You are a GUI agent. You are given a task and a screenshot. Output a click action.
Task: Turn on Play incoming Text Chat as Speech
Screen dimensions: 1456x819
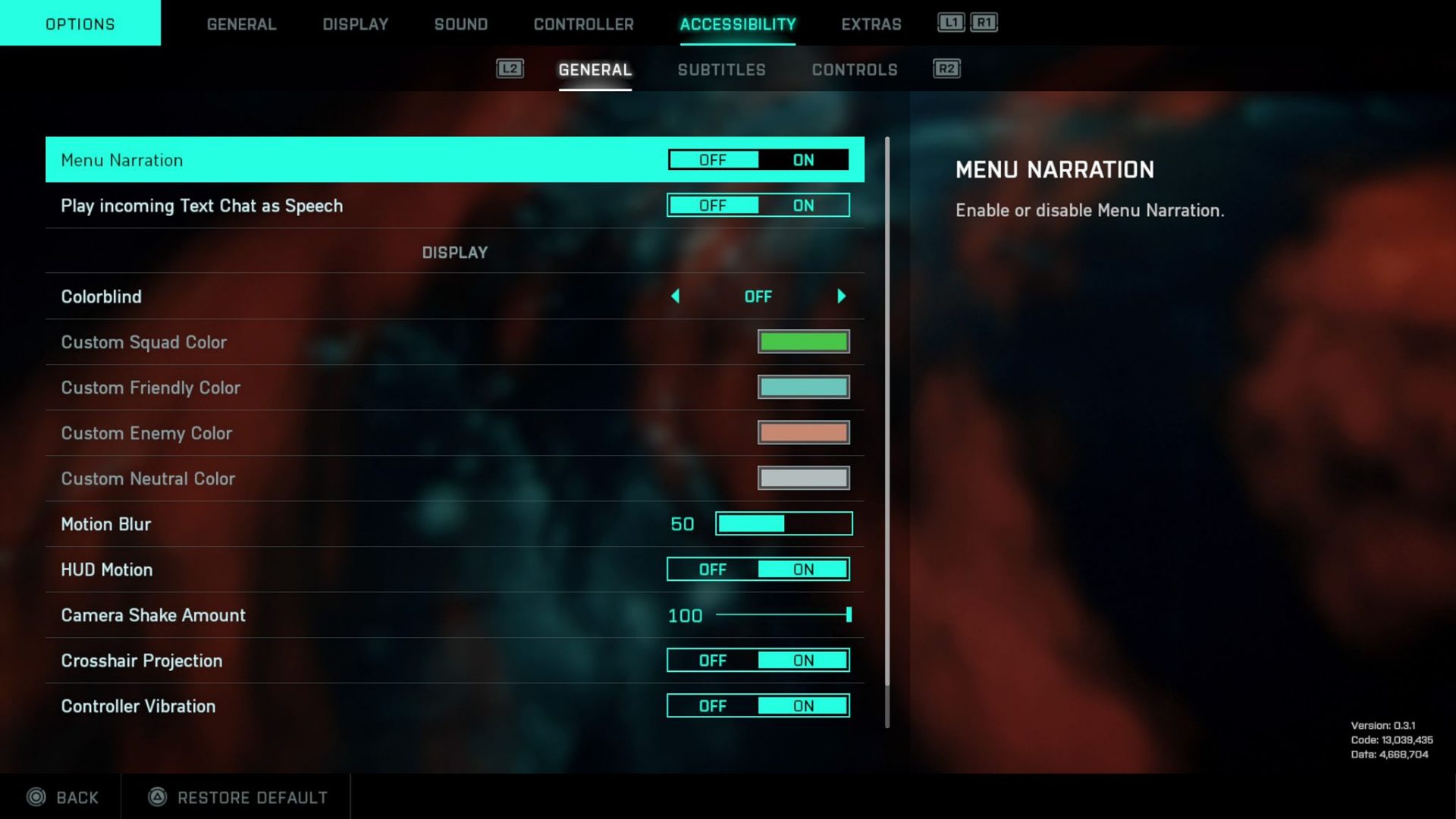point(803,205)
